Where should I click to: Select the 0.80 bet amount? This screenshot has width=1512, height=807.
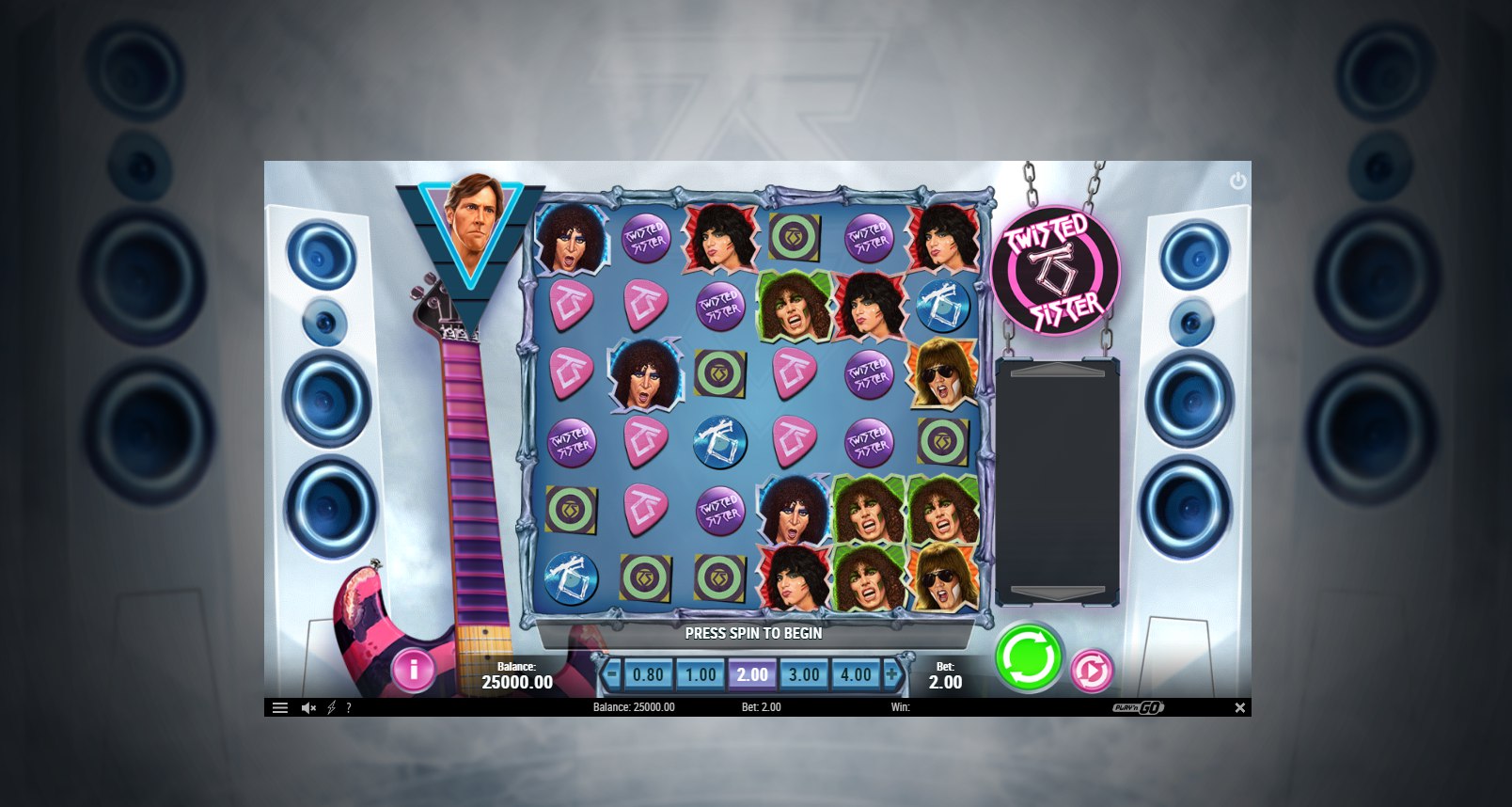tap(648, 674)
